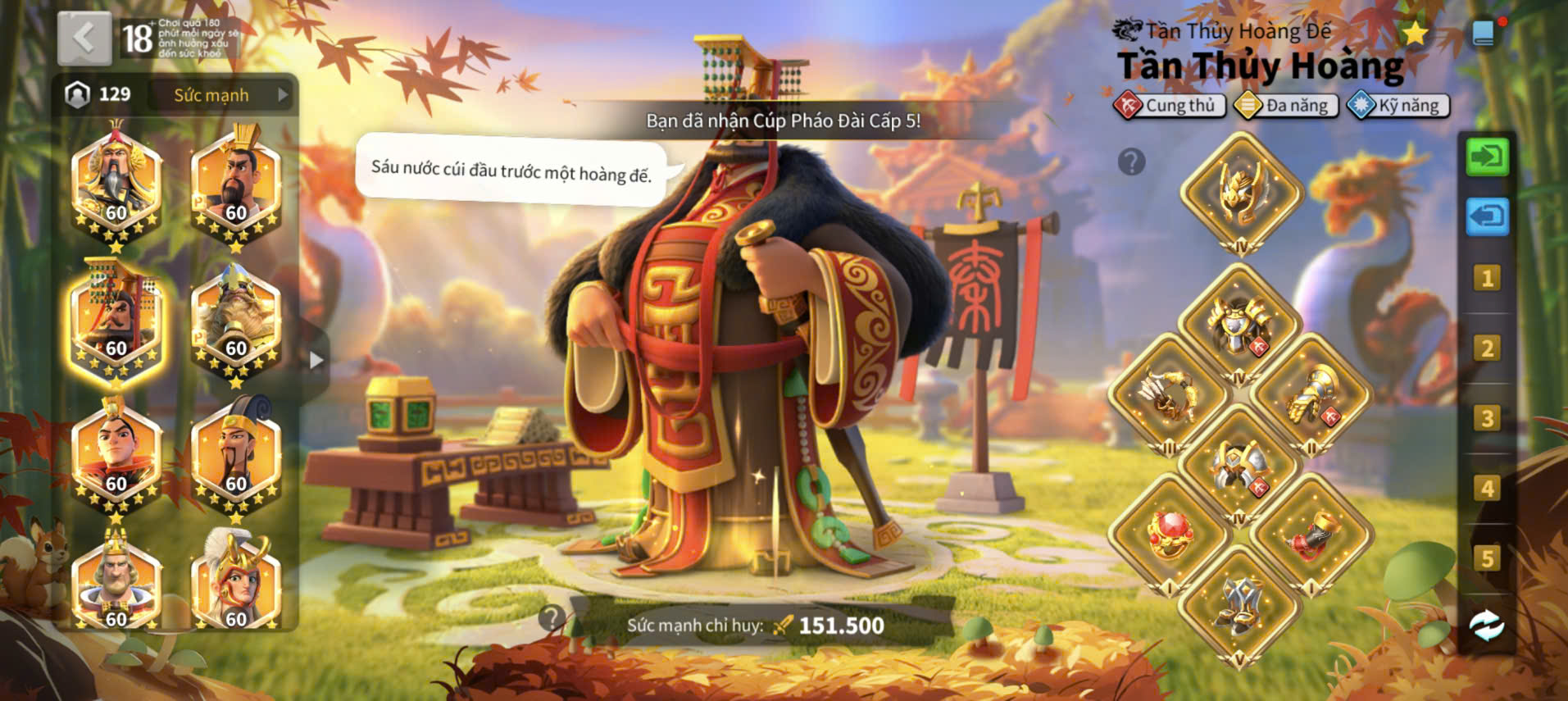Viewport: 1568px width, 701px height.
Task: Click the green import arrow button
Action: 1487,156
